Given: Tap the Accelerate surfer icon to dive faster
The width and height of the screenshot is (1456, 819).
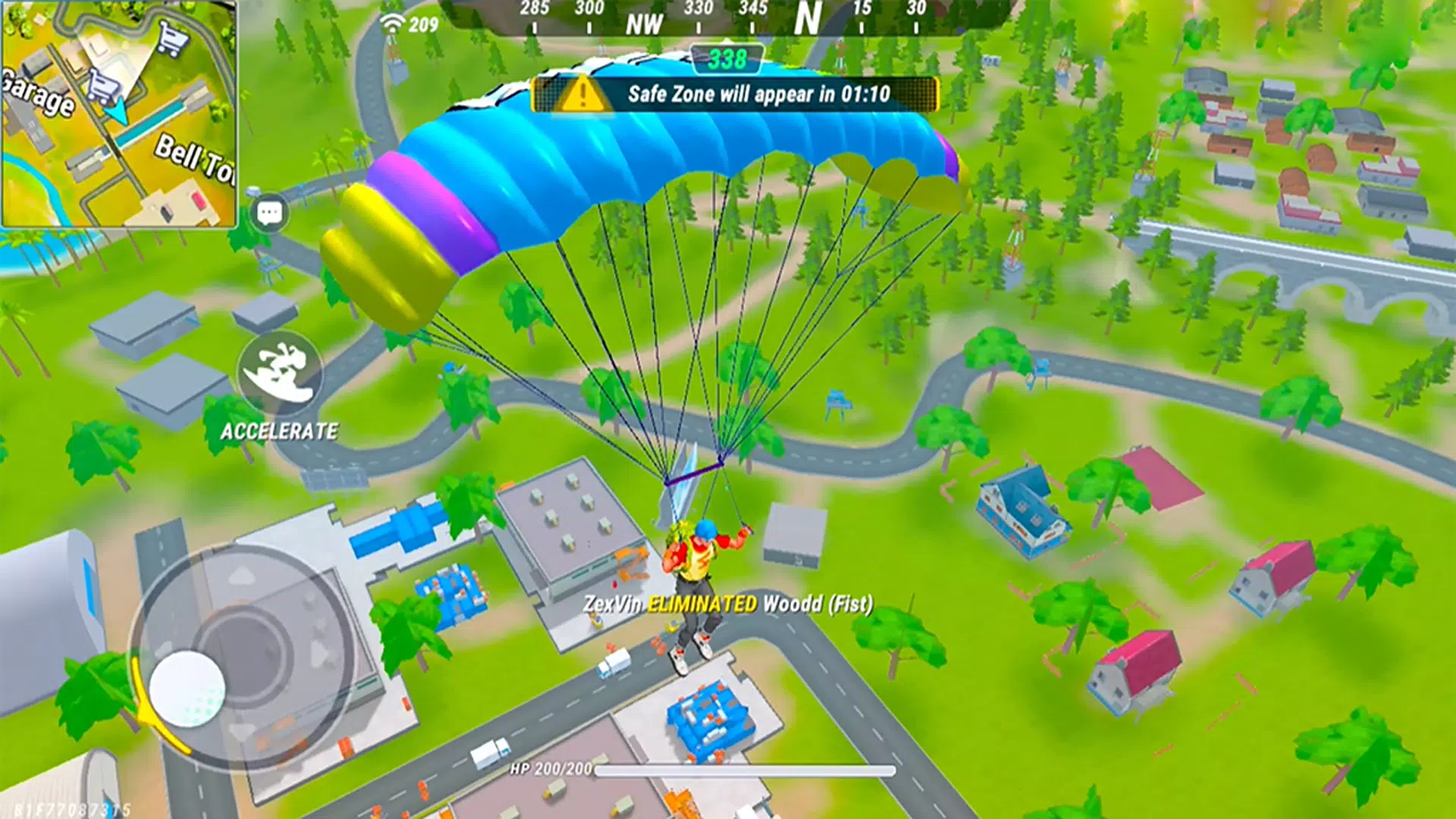Looking at the screenshot, I should pyautogui.click(x=279, y=371).
